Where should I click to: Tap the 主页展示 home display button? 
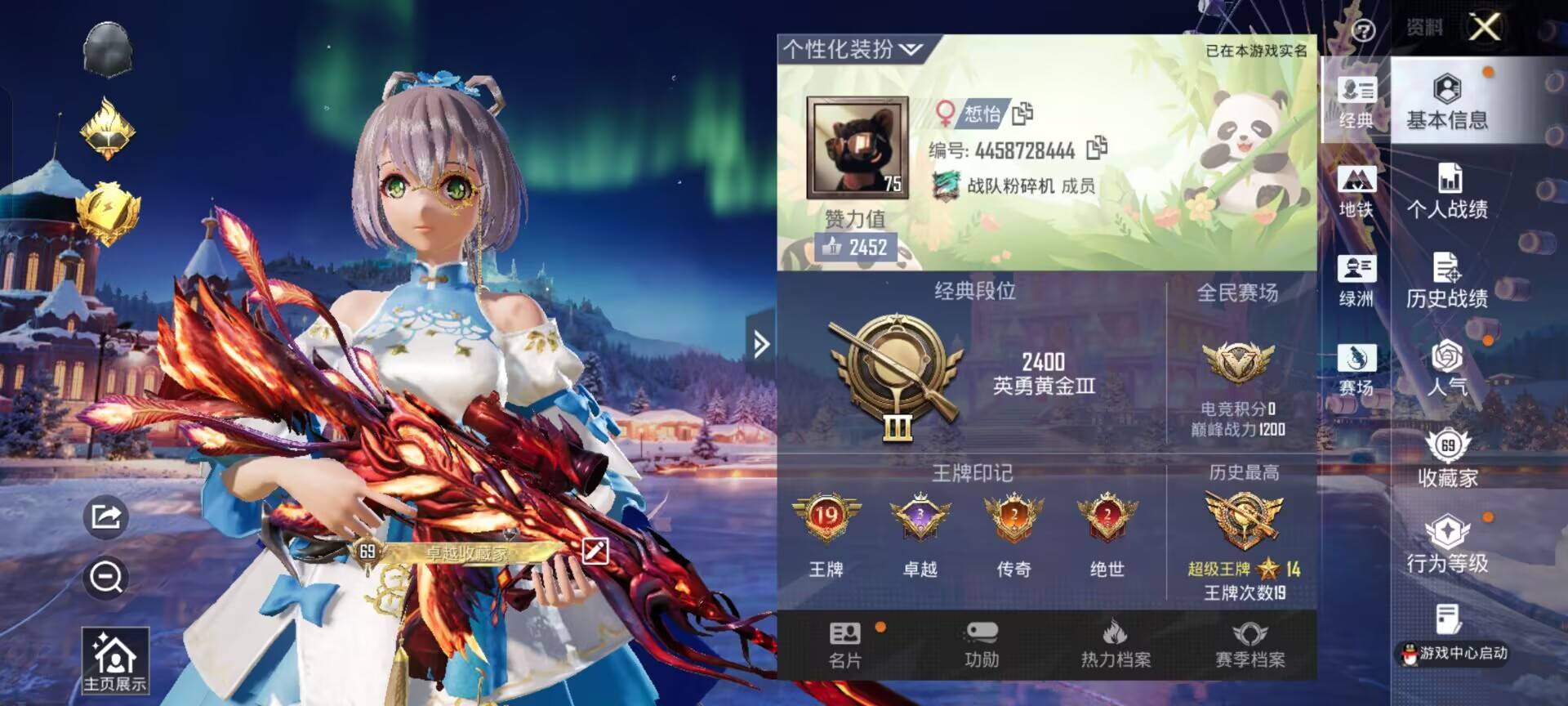[x=114, y=660]
